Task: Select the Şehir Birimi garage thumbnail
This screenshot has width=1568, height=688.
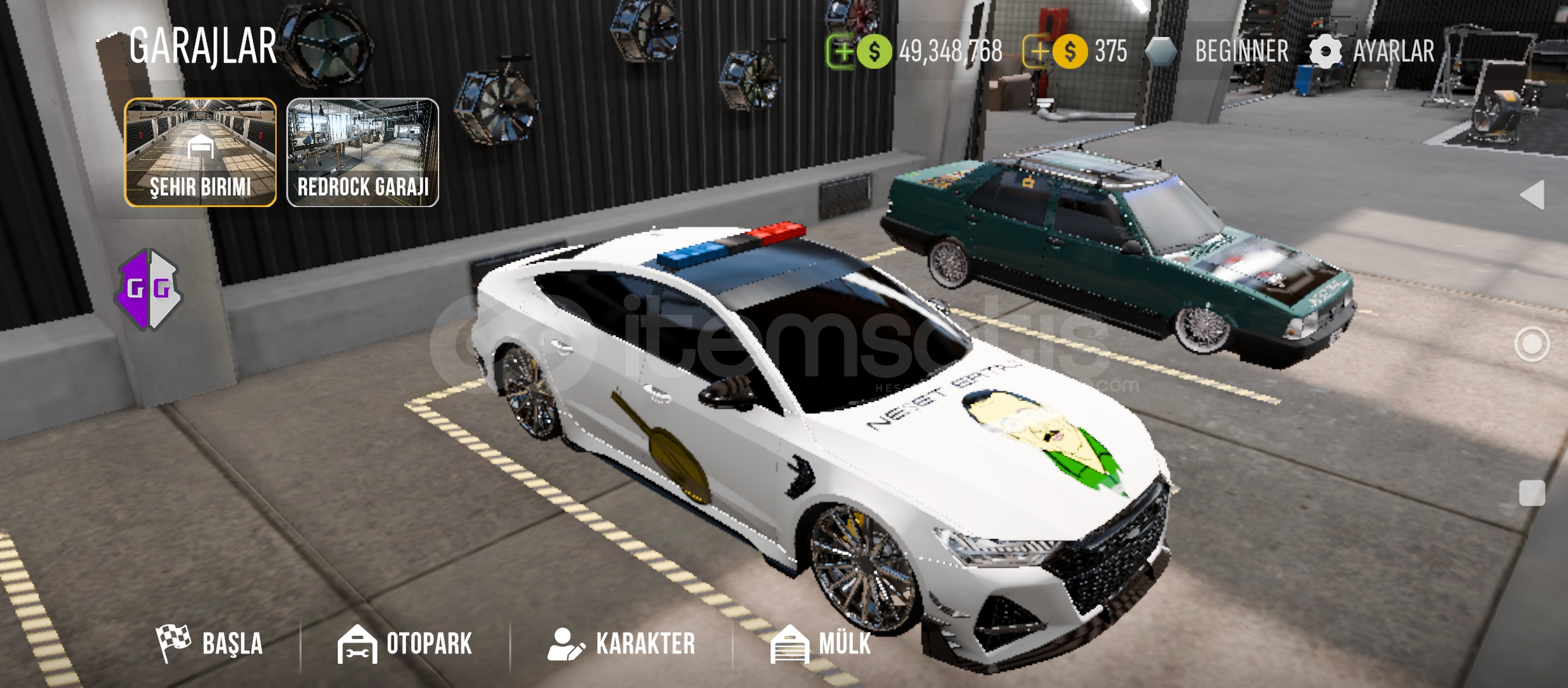Action: tap(200, 152)
